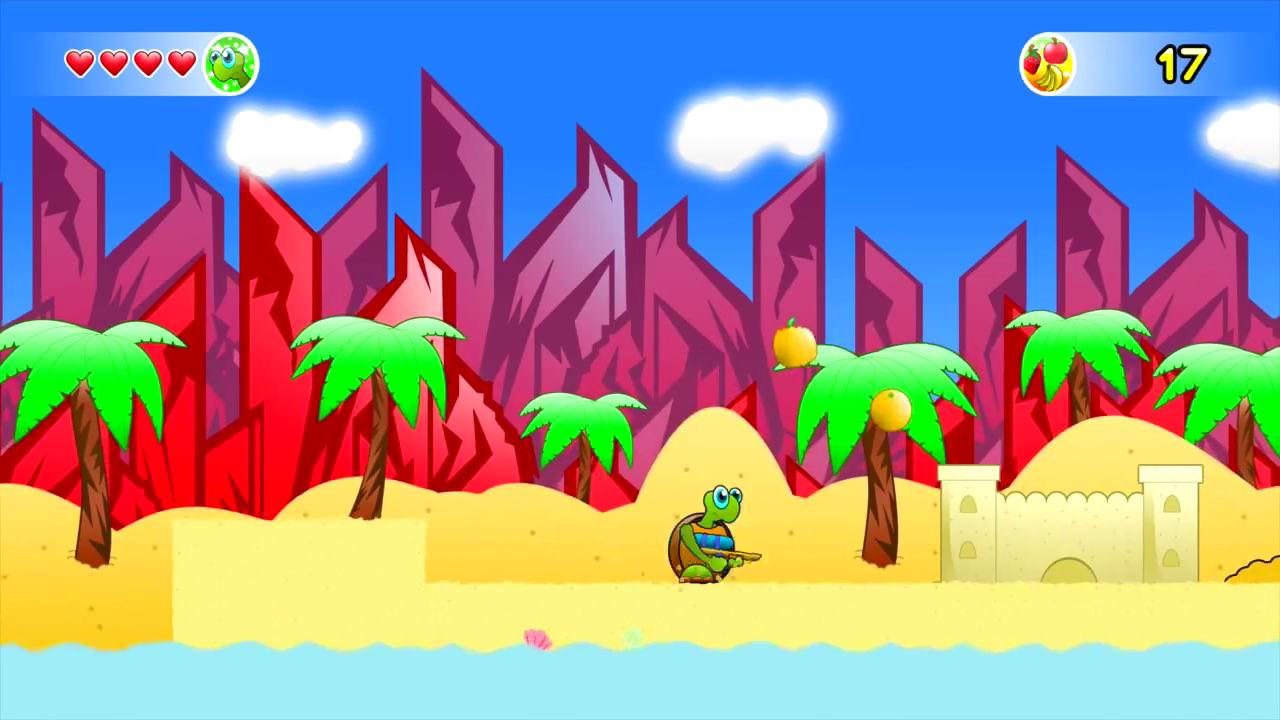Click the turtle avatar portrait icon
The image size is (1280, 720).
(232, 63)
